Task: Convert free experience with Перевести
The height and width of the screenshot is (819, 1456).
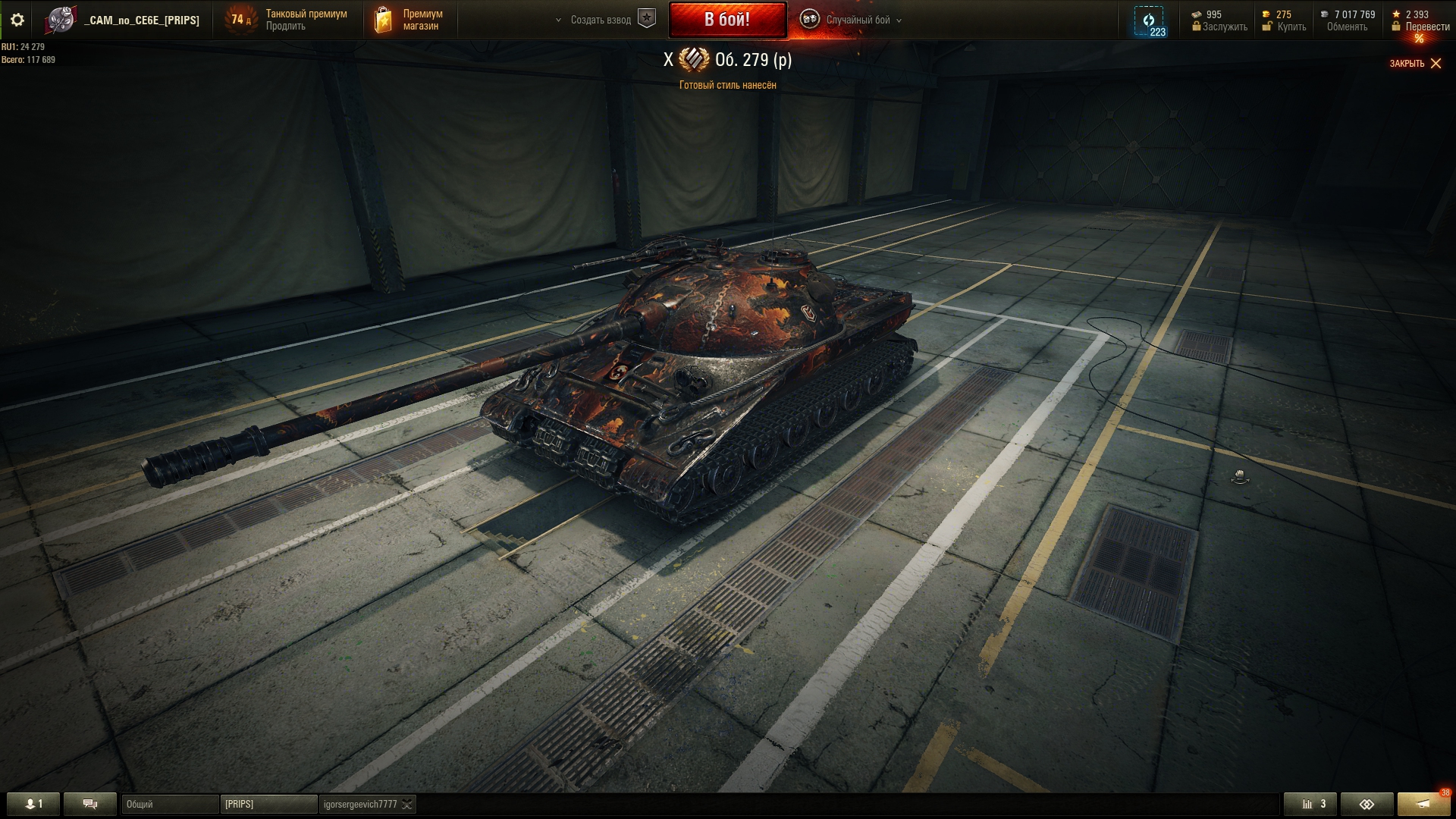Action: click(x=1427, y=27)
